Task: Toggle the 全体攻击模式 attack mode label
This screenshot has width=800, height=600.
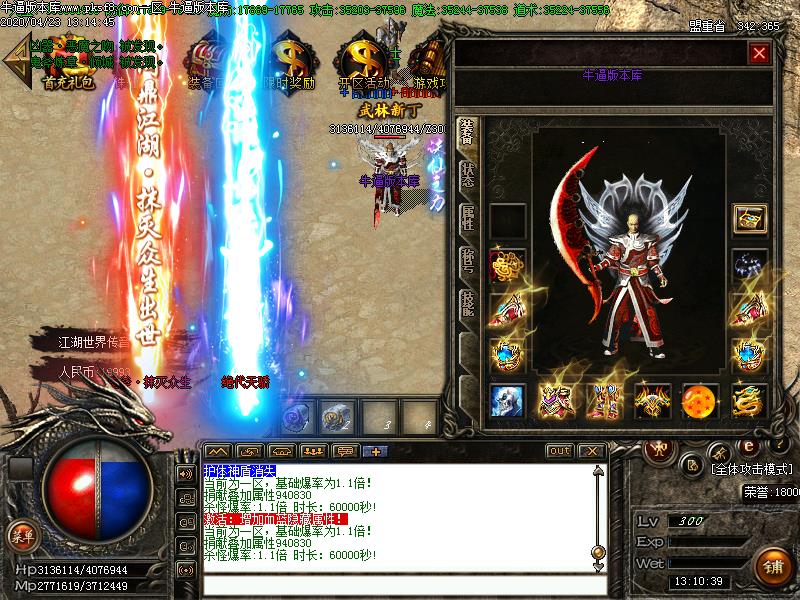Action: (751, 468)
